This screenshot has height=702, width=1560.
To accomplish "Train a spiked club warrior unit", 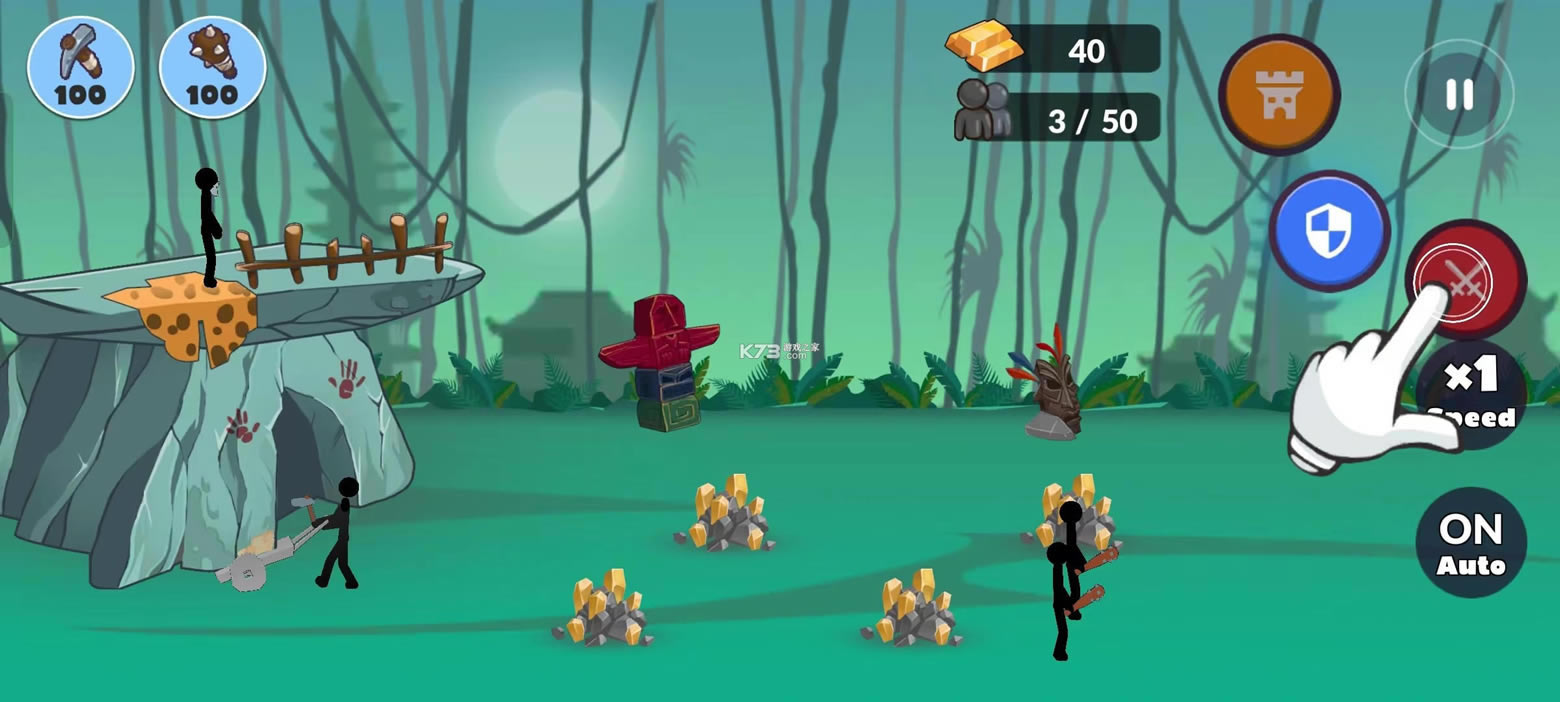I will [212, 68].
